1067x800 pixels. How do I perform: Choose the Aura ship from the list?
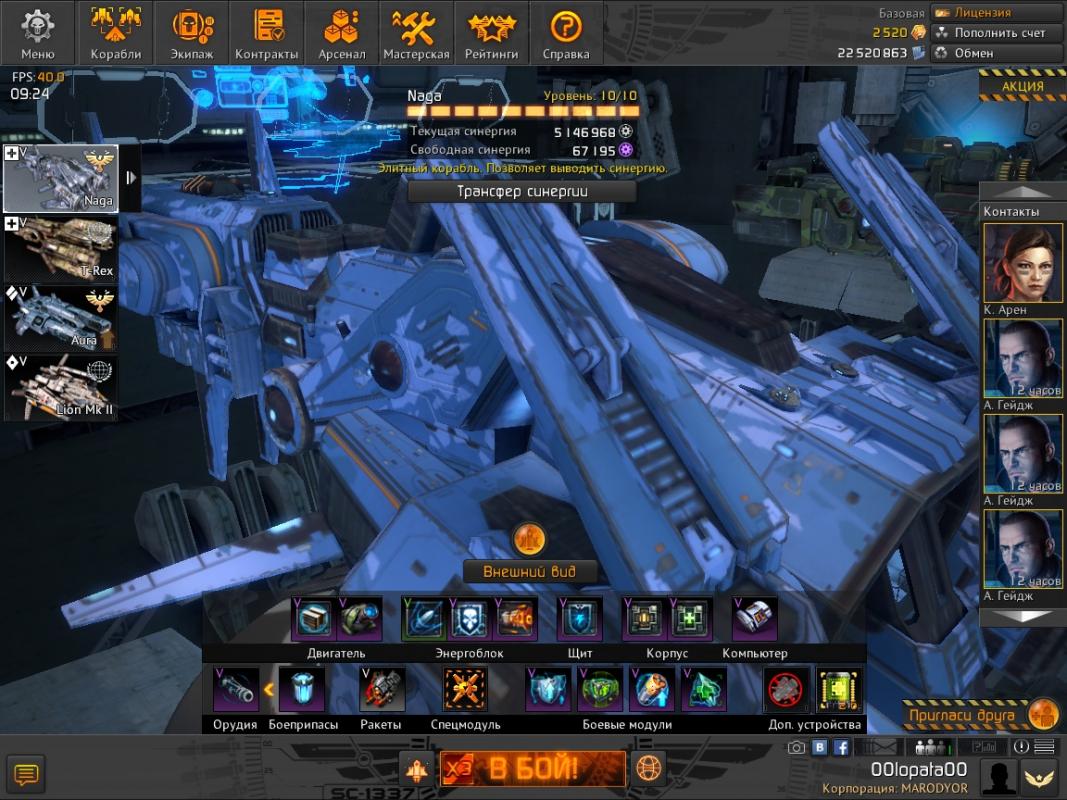point(61,319)
